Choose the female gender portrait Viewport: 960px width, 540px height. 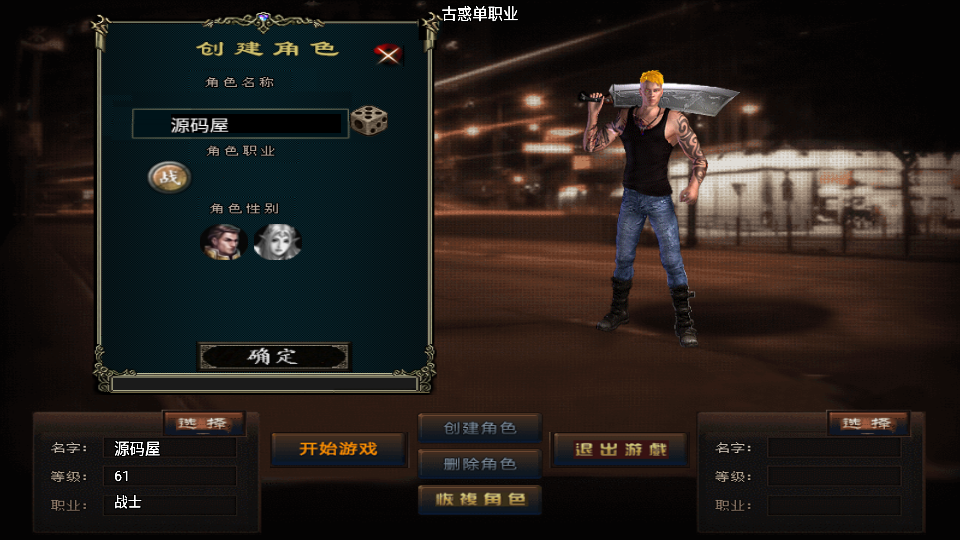click(x=275, y=242)
